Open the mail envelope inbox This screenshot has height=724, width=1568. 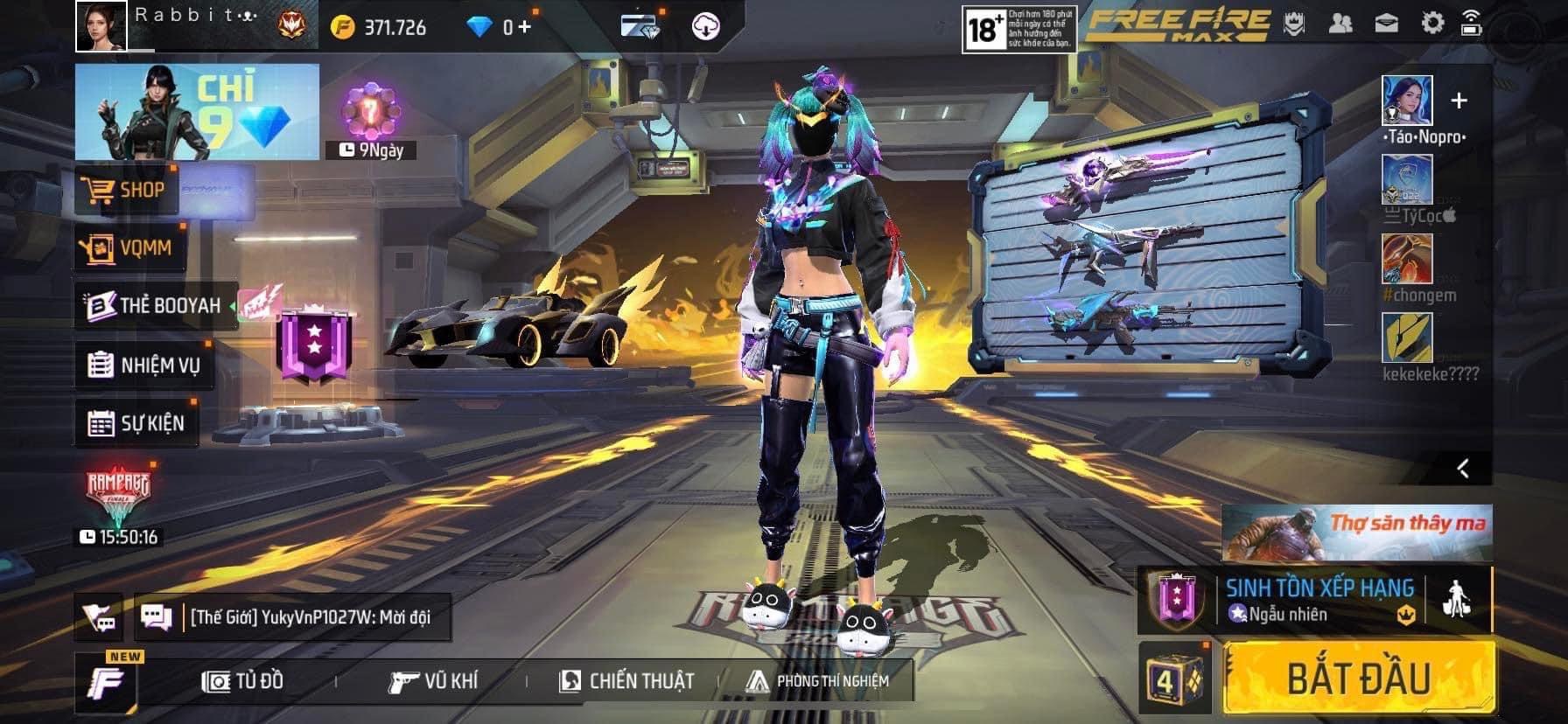click(1386, 24)
